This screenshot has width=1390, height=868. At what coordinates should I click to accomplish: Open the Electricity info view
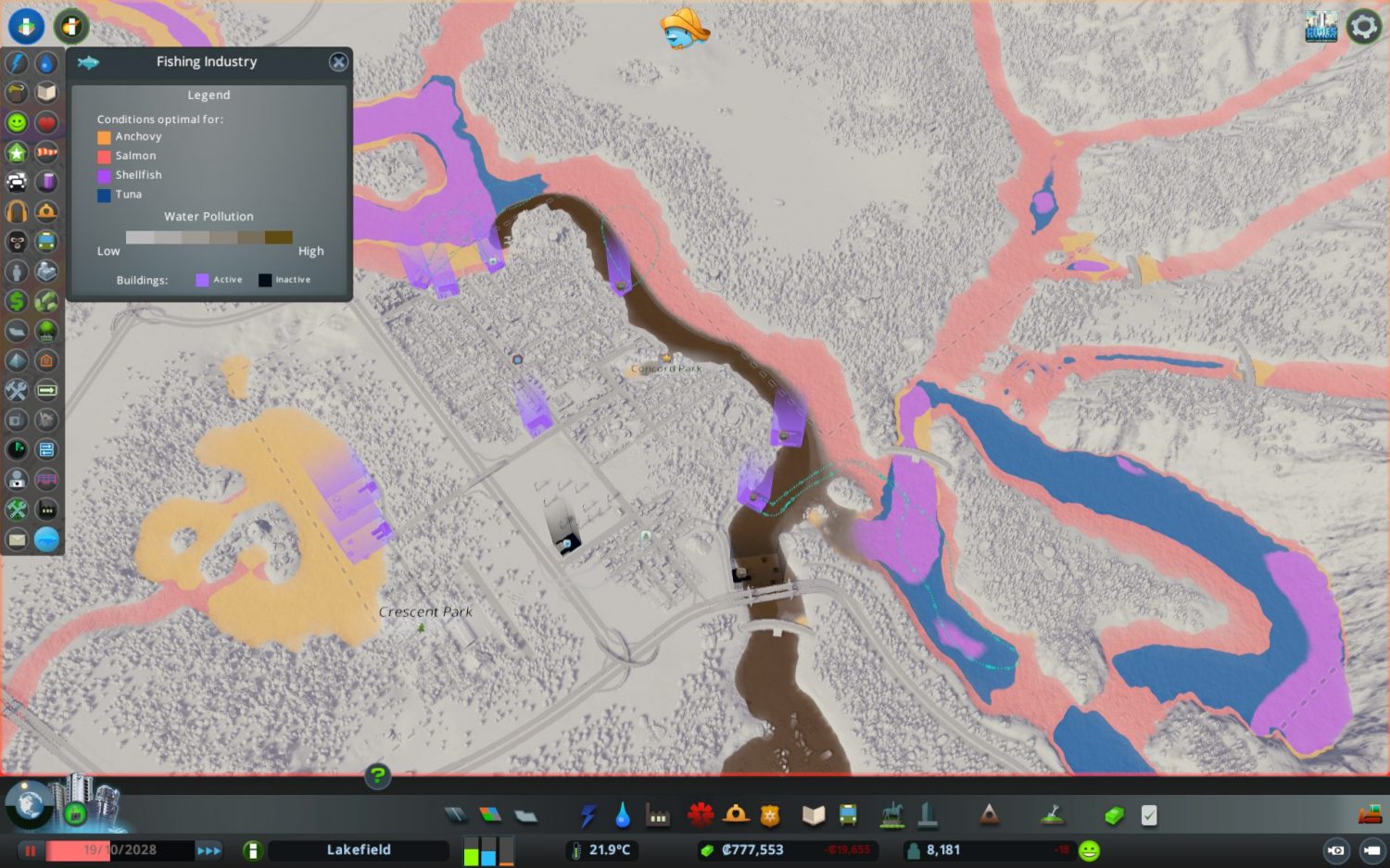(x=17, y=63)
